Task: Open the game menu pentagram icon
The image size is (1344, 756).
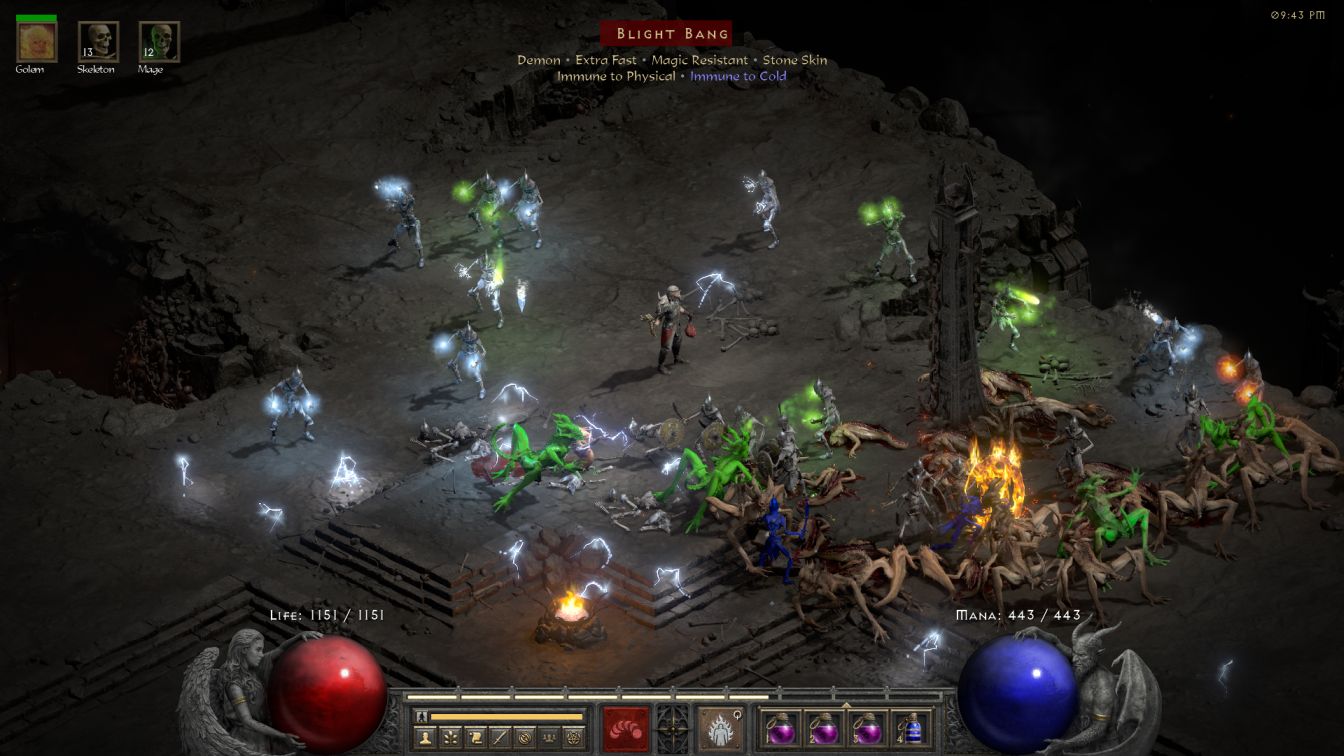Action: tap(573, 738)
